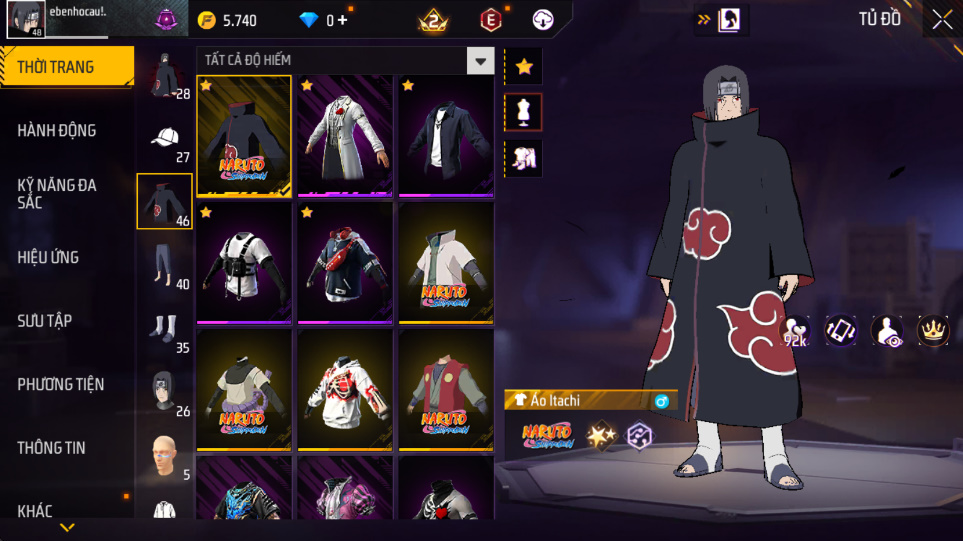Go to Hiệu Ứng category
Screen dimensions: 963x541
pyautogui.click(x=48, y=257)
